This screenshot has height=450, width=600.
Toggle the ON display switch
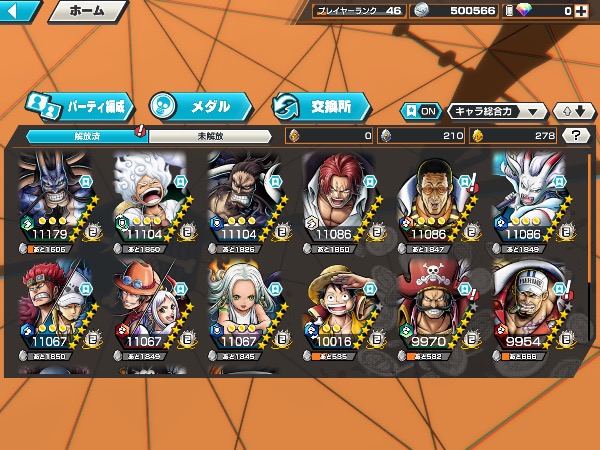point(421,111)
